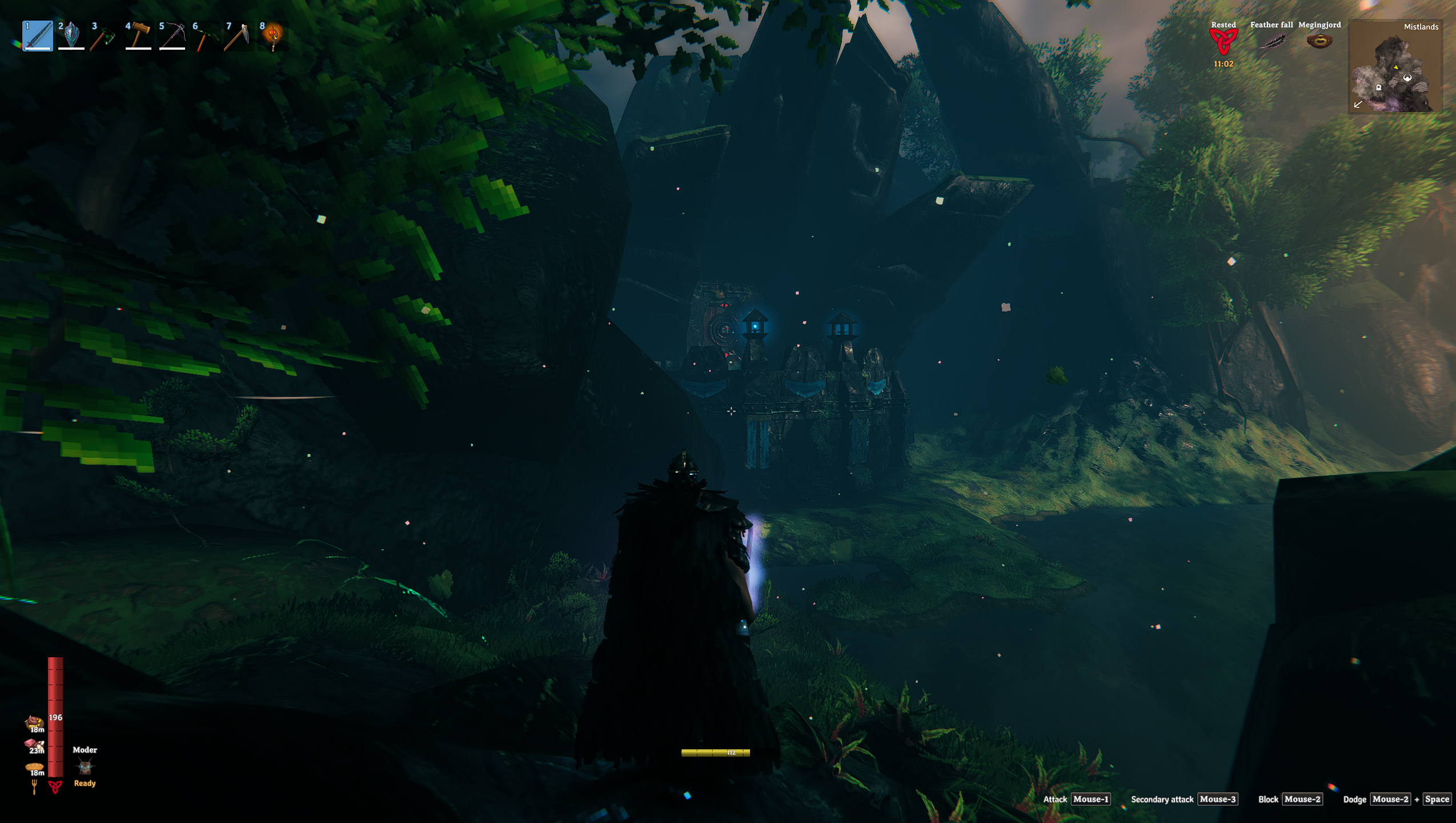
Task: Activate the Moder forsaken power icon
Action: pyautogui.click(x=85, y=766)
